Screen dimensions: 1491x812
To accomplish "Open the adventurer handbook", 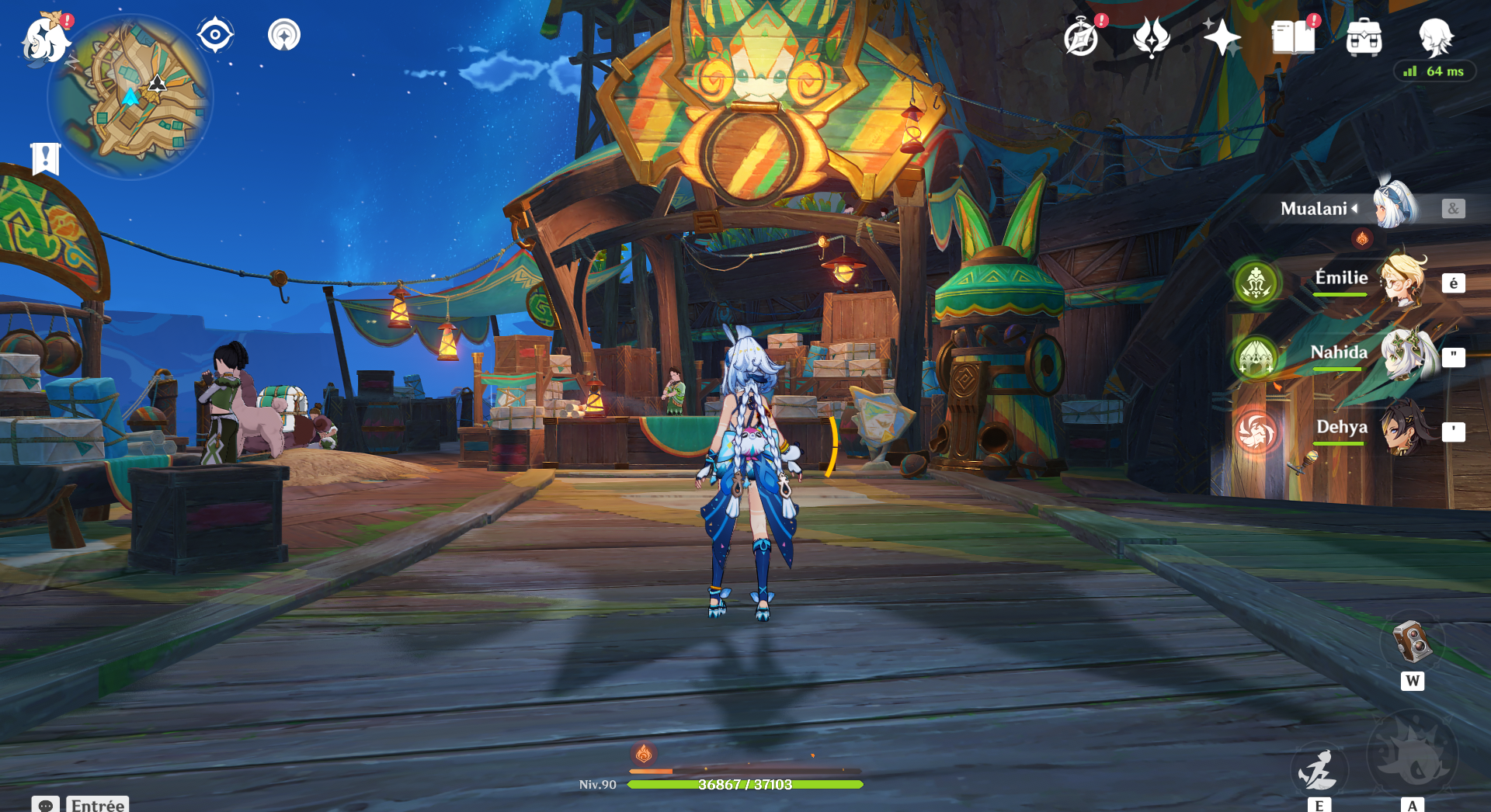I will (1293, 37).
